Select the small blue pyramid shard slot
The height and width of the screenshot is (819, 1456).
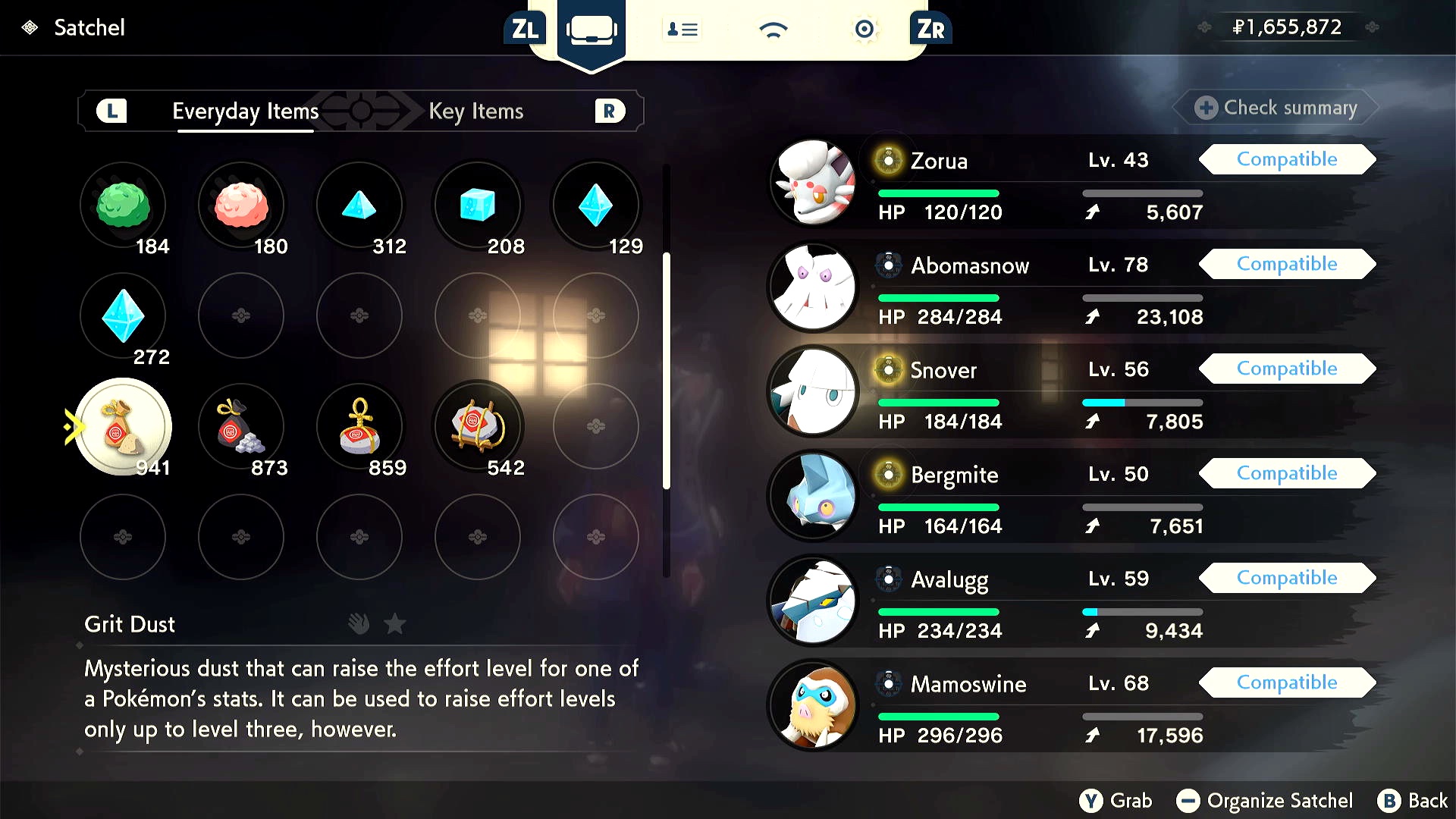pyautogui.click(x=359, y=206)
